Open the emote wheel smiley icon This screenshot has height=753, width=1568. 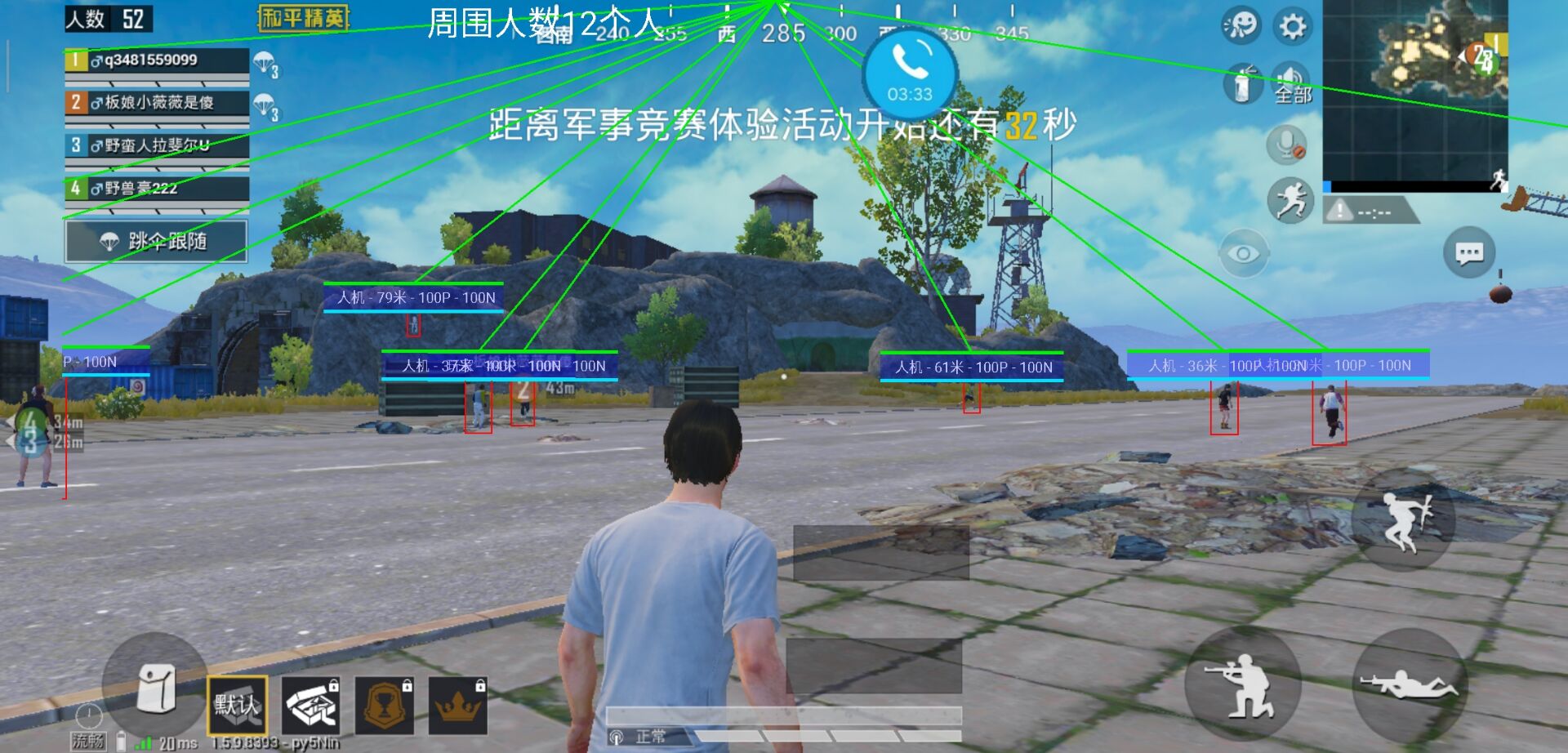[x=1241, y=26]
